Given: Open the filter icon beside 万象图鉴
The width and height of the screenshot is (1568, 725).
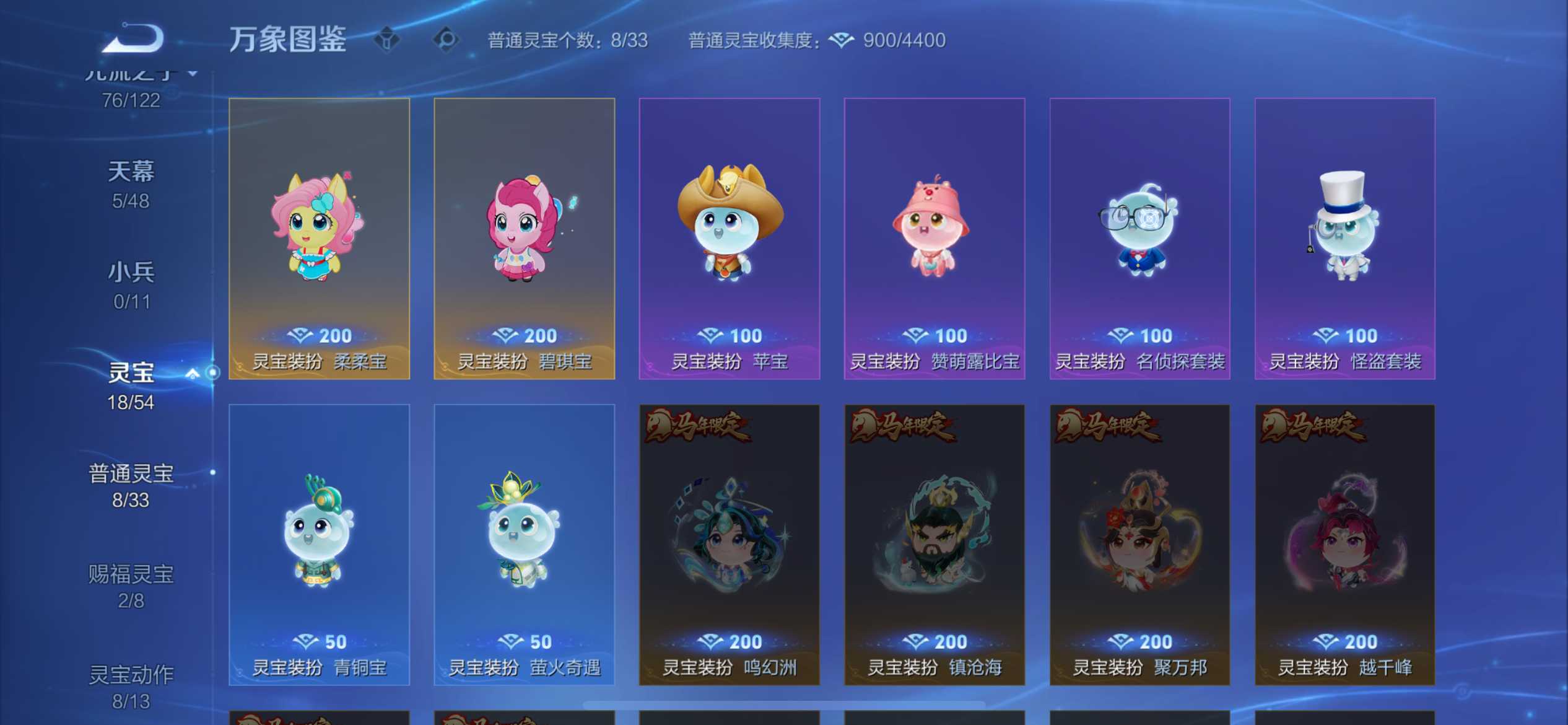Looking at the screenshot, I should (387, 40).
